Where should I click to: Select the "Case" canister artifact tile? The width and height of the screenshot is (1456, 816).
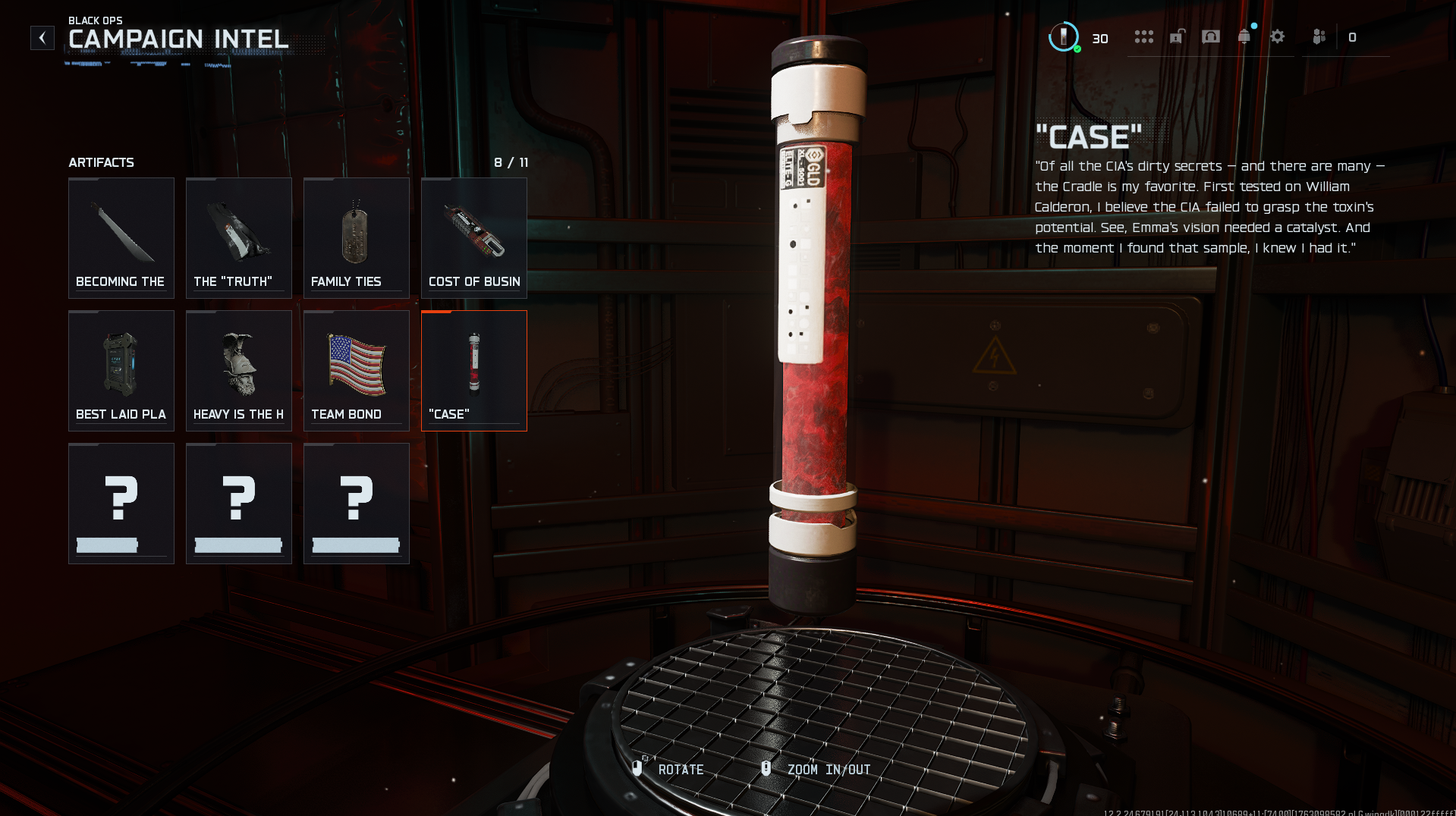pos(474,371)
